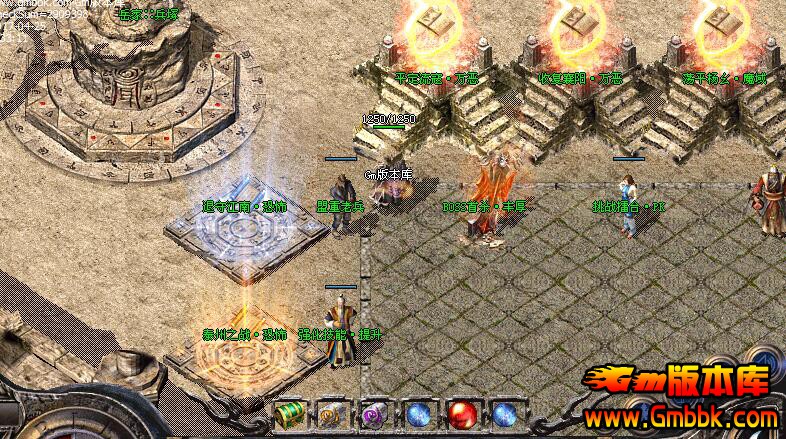Use the red orb potion slot
Screen dimensions: 786x439
(x=461, y=414)
